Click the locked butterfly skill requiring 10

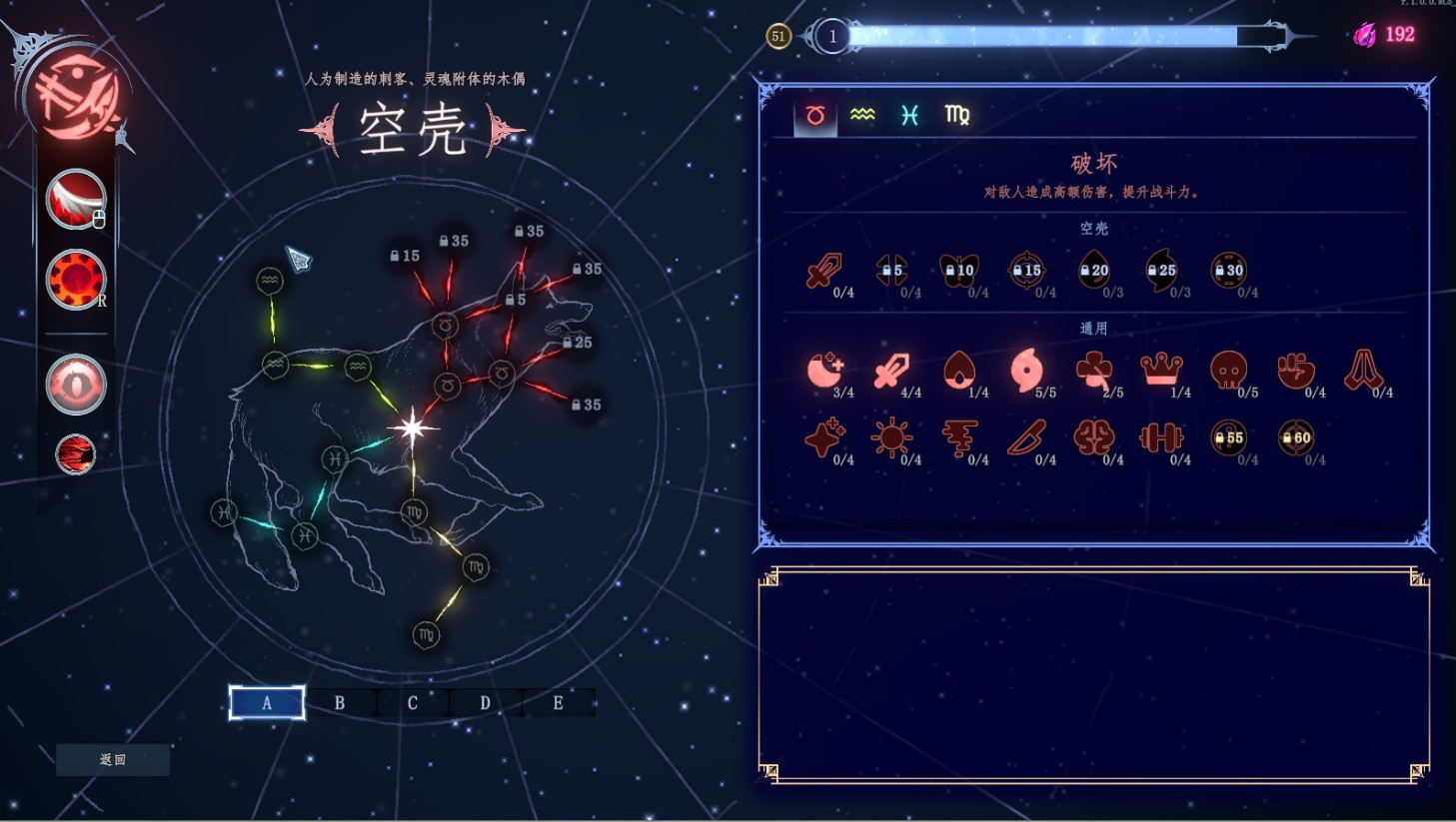958,270
